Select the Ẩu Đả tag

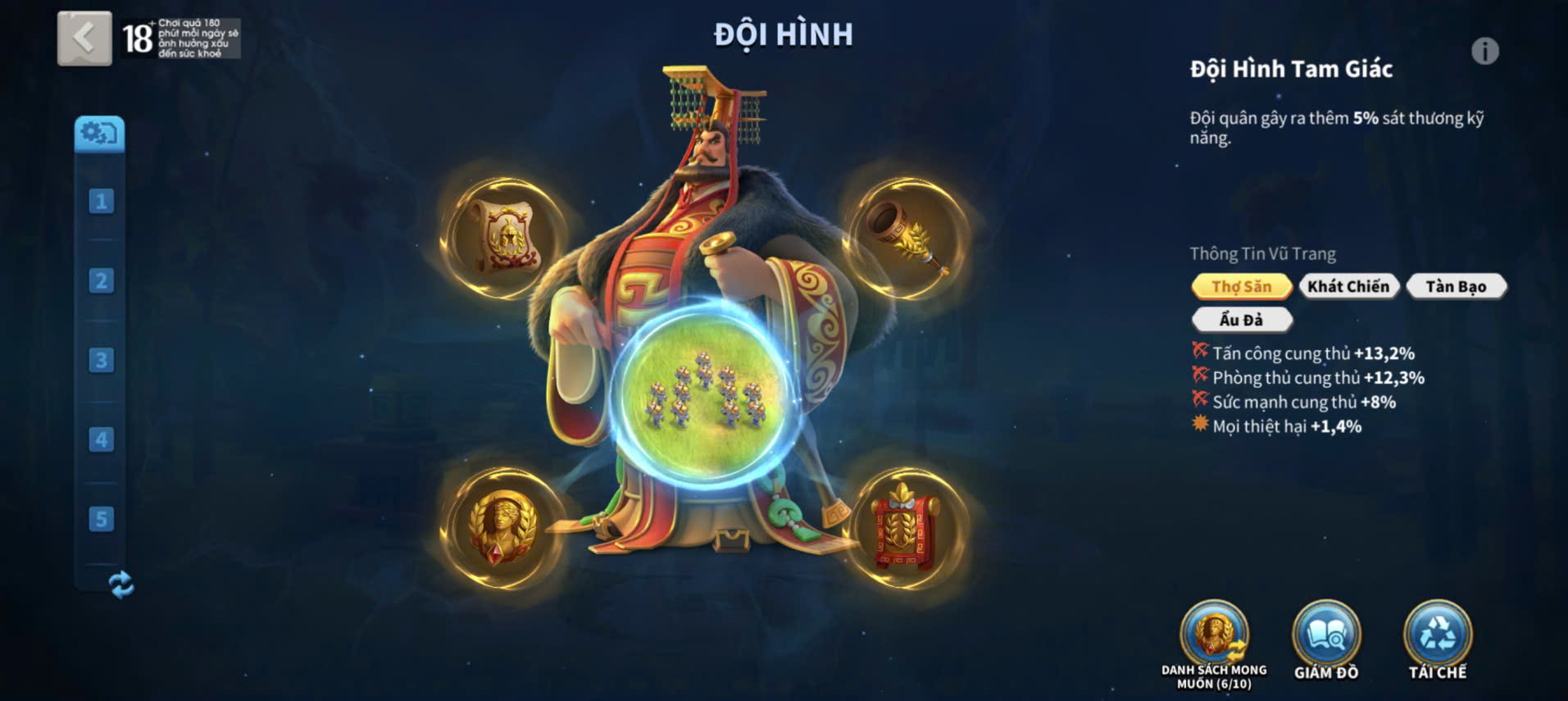click(x=1241, y=320)
